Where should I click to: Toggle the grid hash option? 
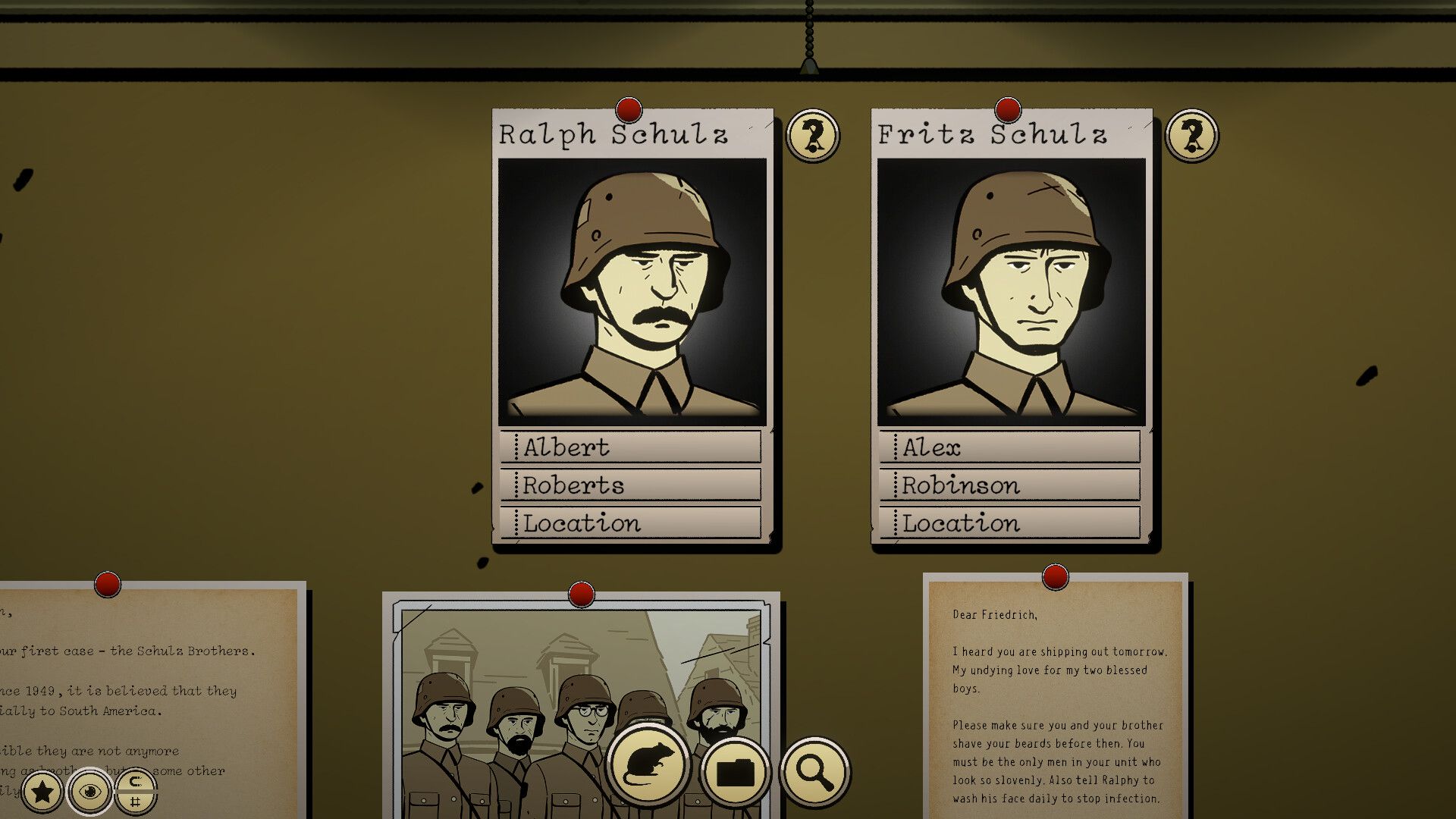click(x=136, y=802)
